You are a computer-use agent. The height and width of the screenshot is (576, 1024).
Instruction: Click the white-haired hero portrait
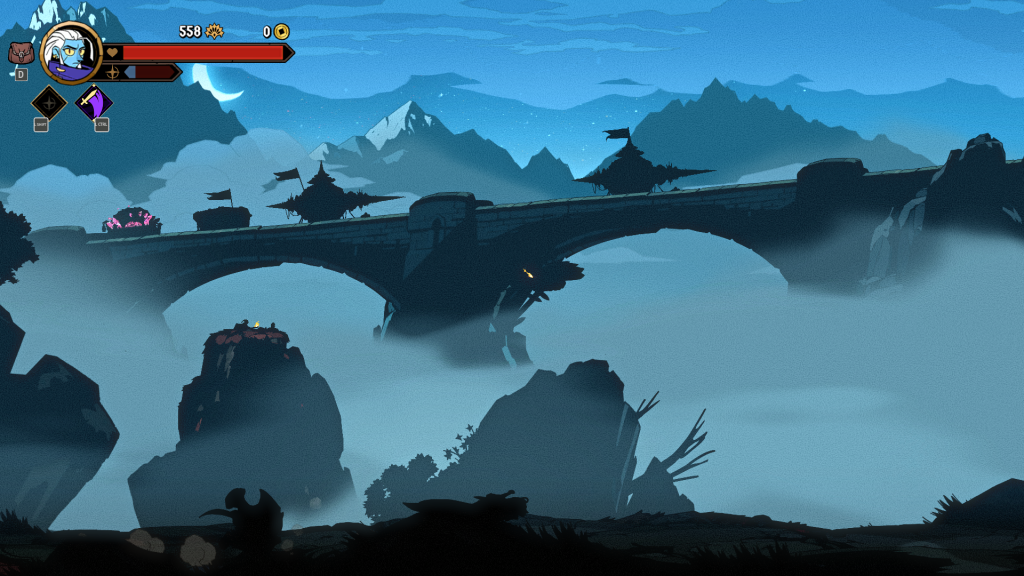pyautogui.click(x=72, y=54)
